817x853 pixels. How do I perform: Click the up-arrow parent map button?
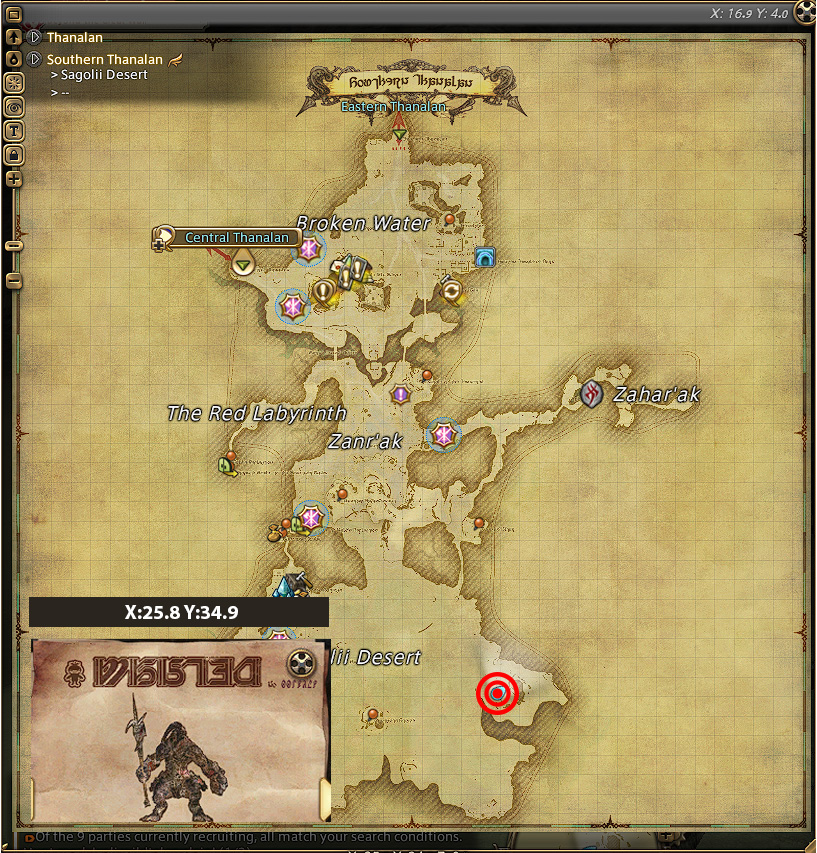pos(14,38)
